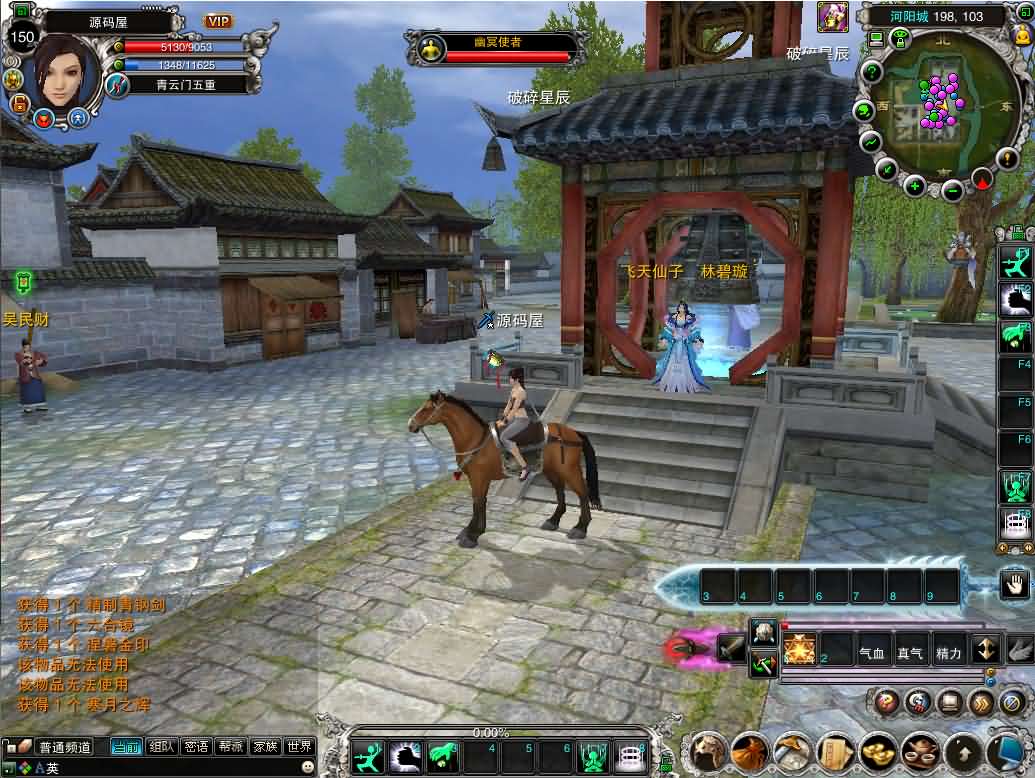The image size is (1035, 778).
Task: Select the 组队 chat tab
Action: click(x=161, y=746)
